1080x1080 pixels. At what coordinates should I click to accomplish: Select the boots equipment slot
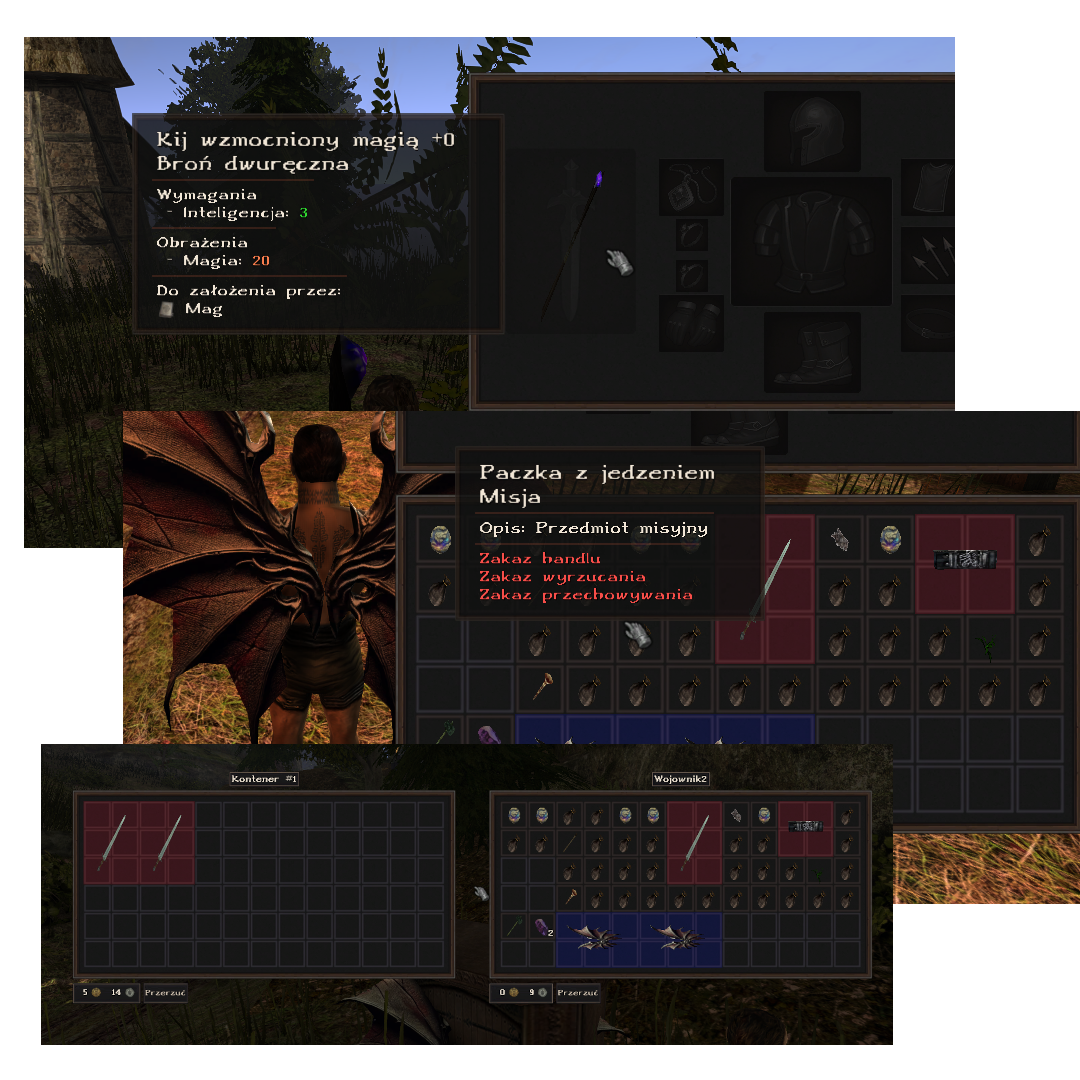pyautogui.click(x=812, y=352)
